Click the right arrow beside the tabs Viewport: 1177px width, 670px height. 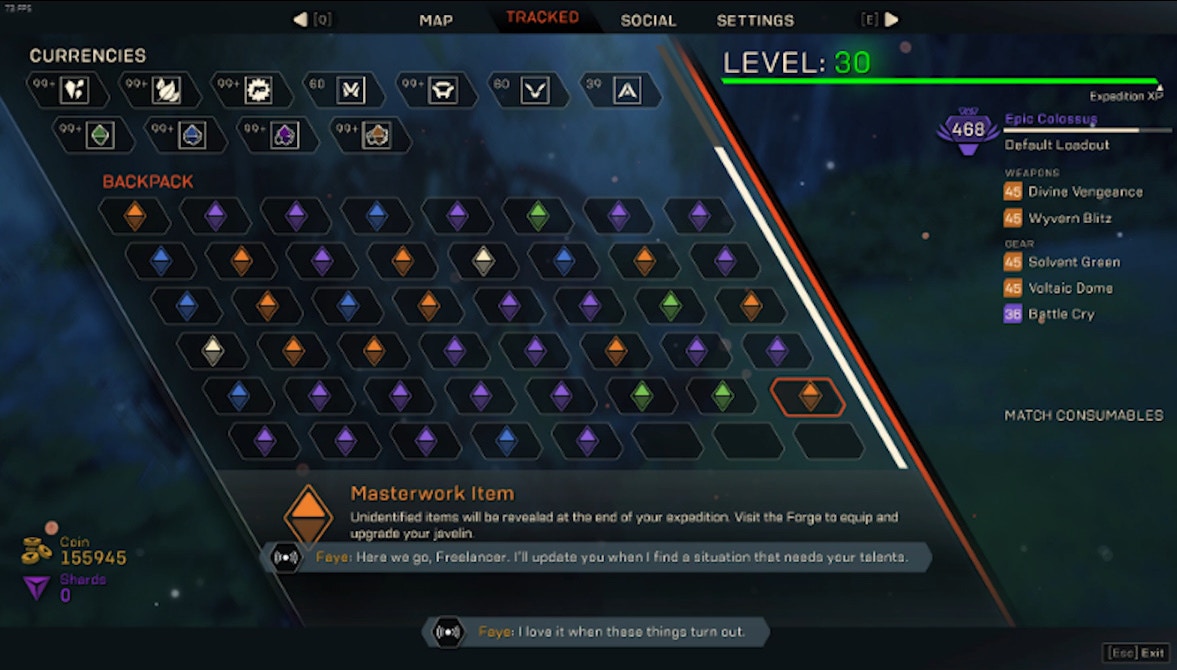coord(892,19)
